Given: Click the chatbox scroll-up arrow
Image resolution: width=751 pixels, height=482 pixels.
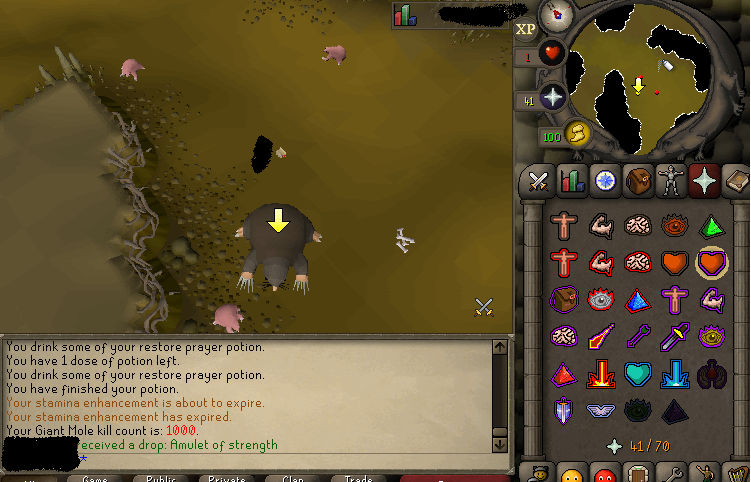Looking at the screenshot, I should click(x=500, y=347).
